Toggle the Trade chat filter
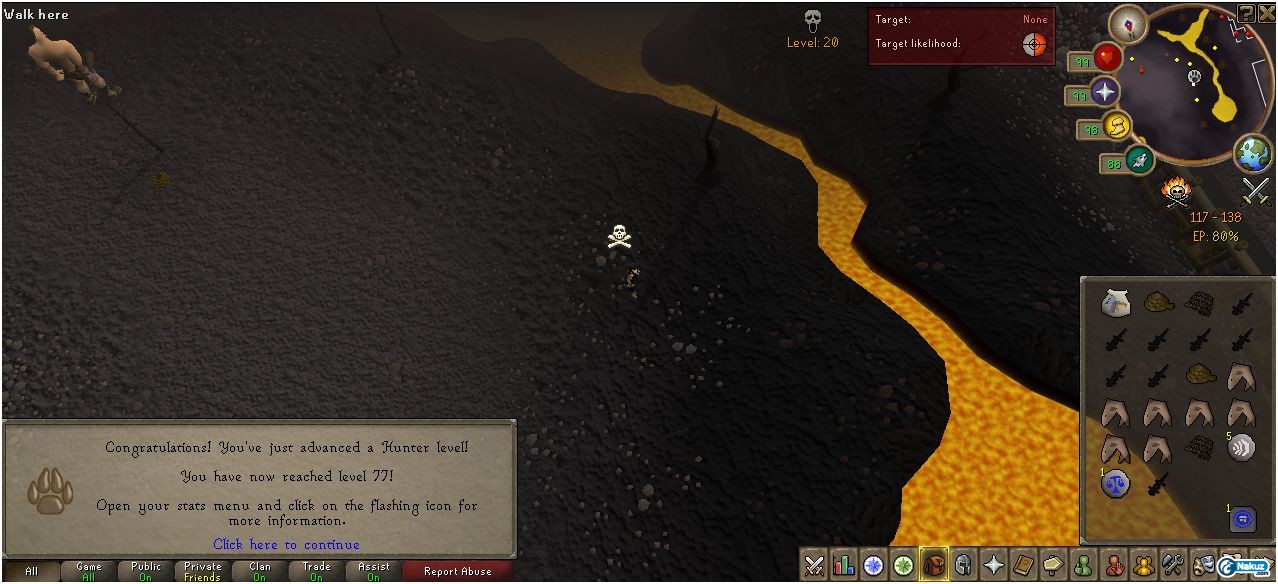Screen dimensions: 1278x584 pyautogui.click(x=316, y=571)
